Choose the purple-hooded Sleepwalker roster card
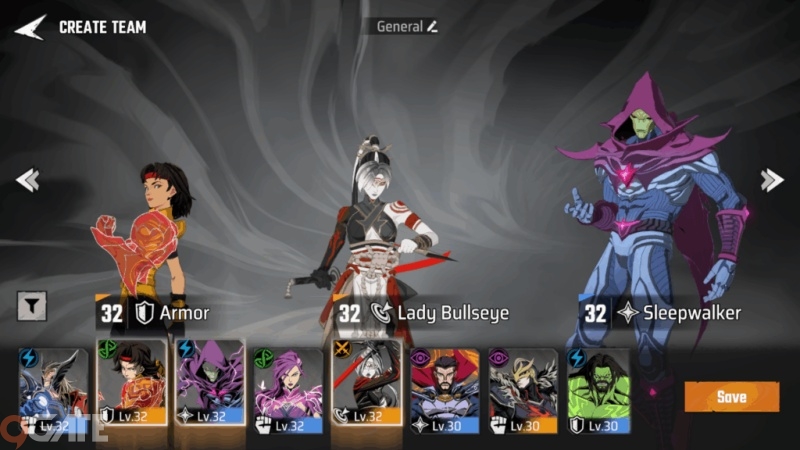Viewport: 800px width, 450px height. click(210, 382)
